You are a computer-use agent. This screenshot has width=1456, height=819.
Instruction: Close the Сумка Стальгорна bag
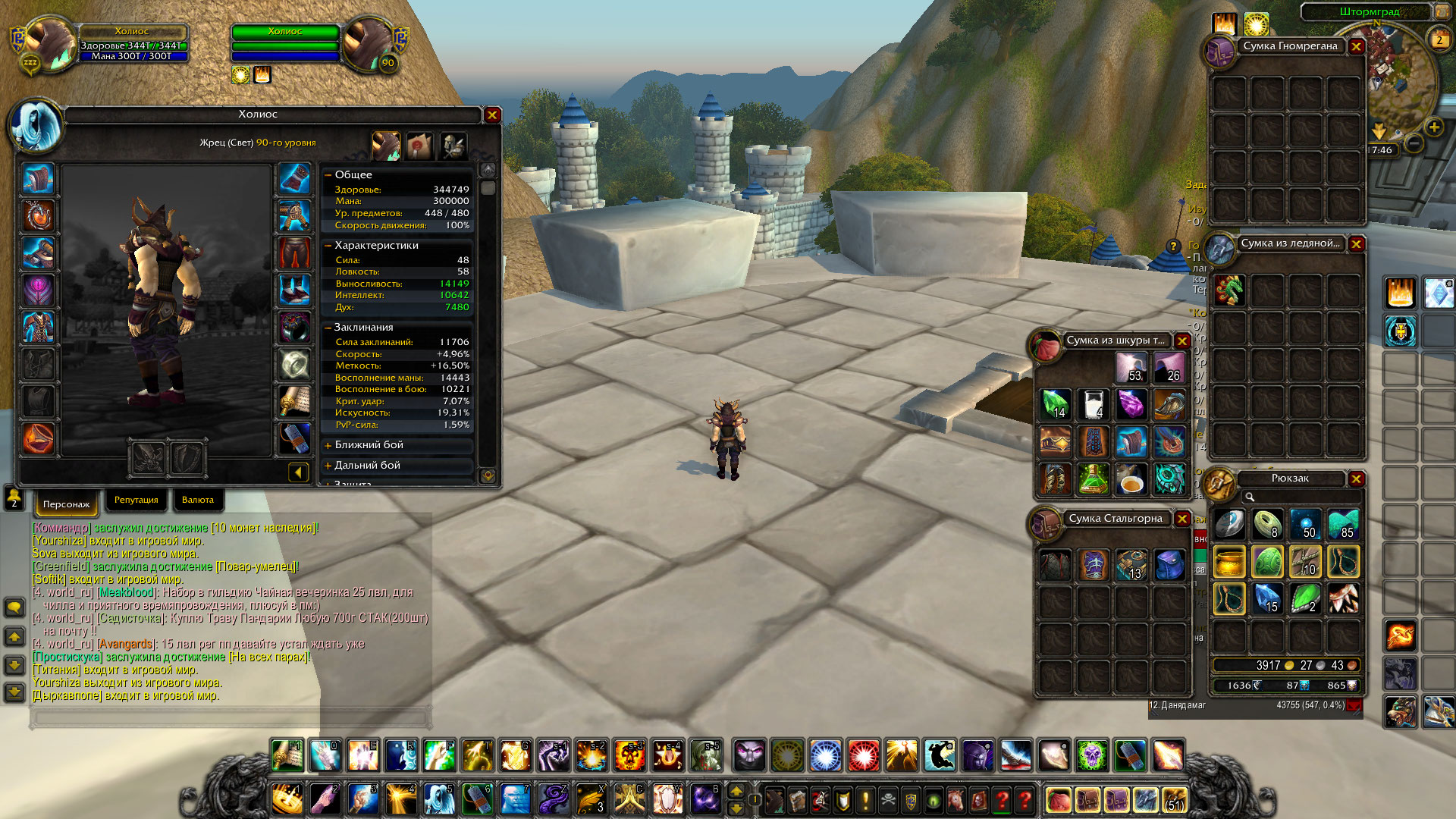[1182, 519]
